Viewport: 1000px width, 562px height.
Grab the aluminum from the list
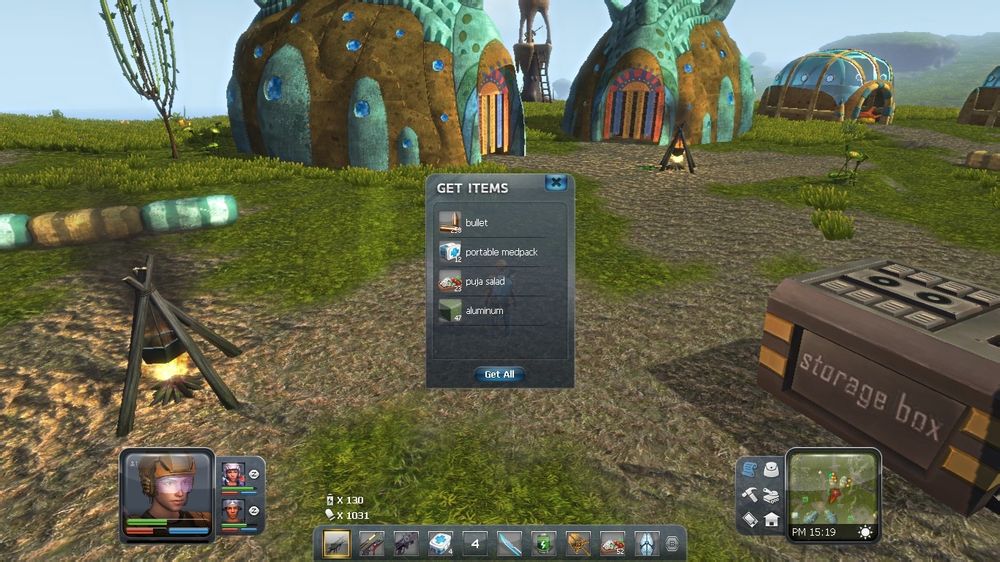pyautogui.click(x=490, y=311)
